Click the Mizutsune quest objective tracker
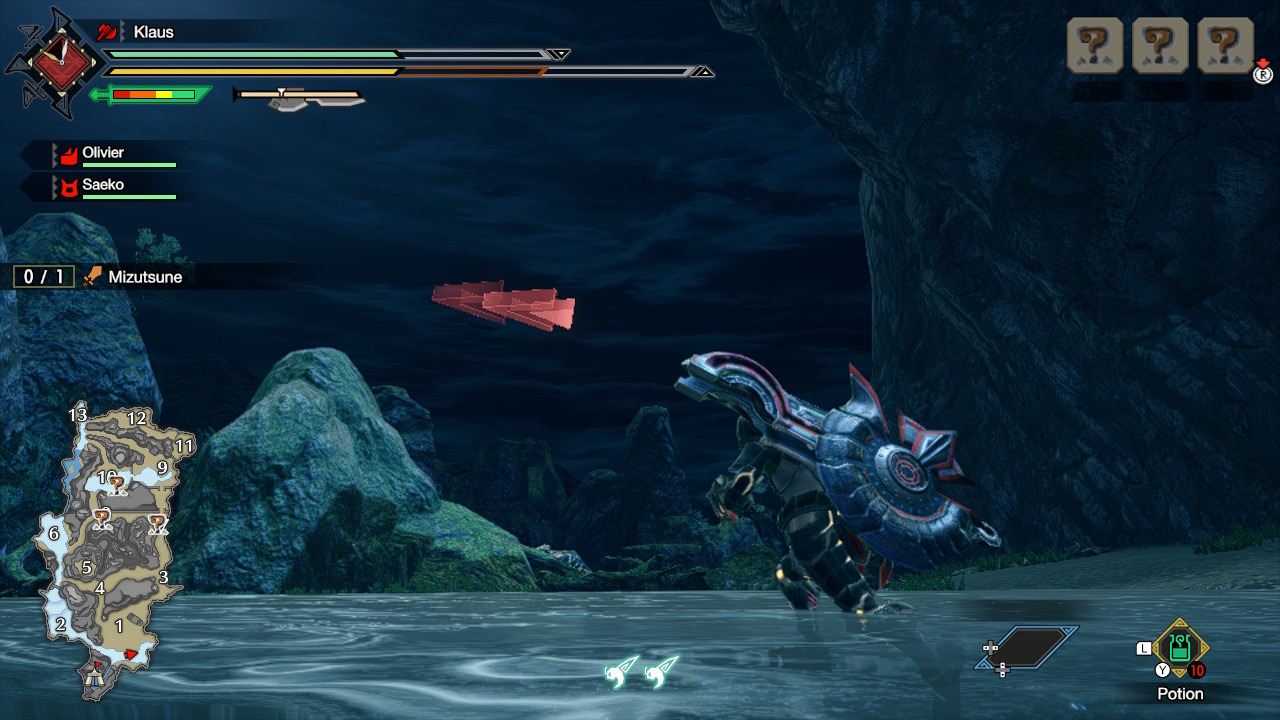This screenshot has width=1280, height=720. (98, 277)
